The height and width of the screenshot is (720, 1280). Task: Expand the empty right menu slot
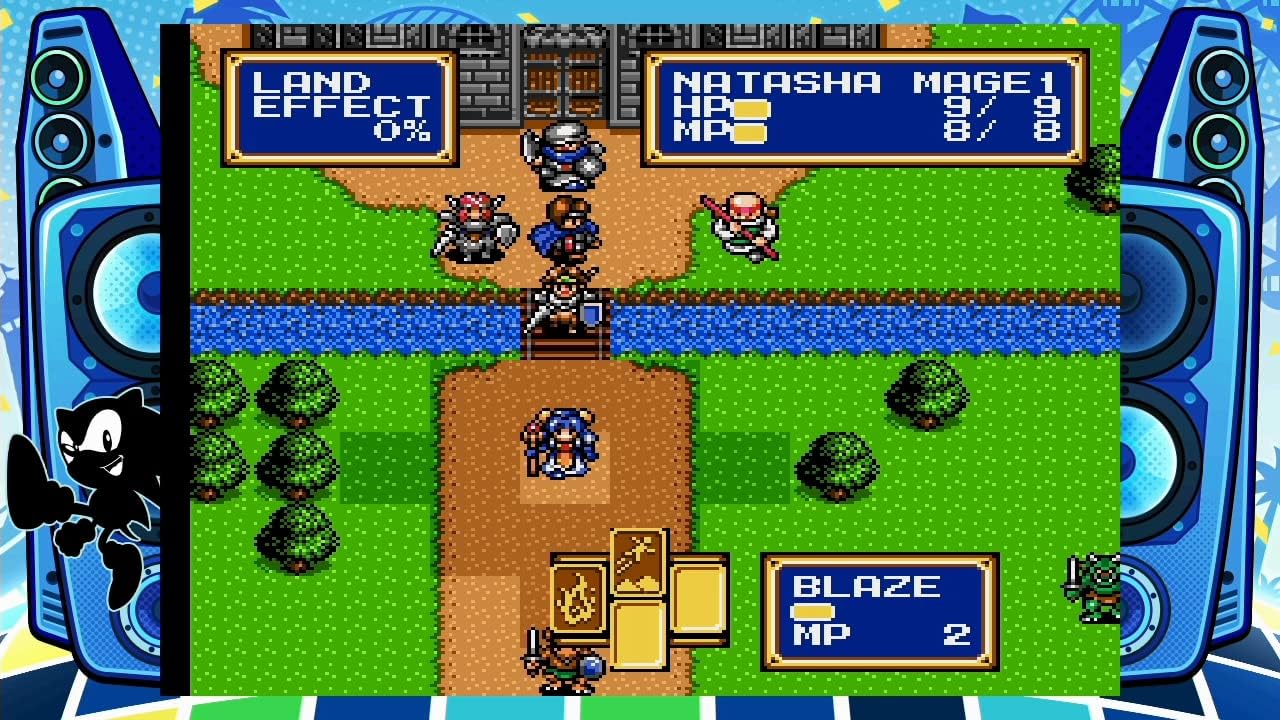pos(697,600)
